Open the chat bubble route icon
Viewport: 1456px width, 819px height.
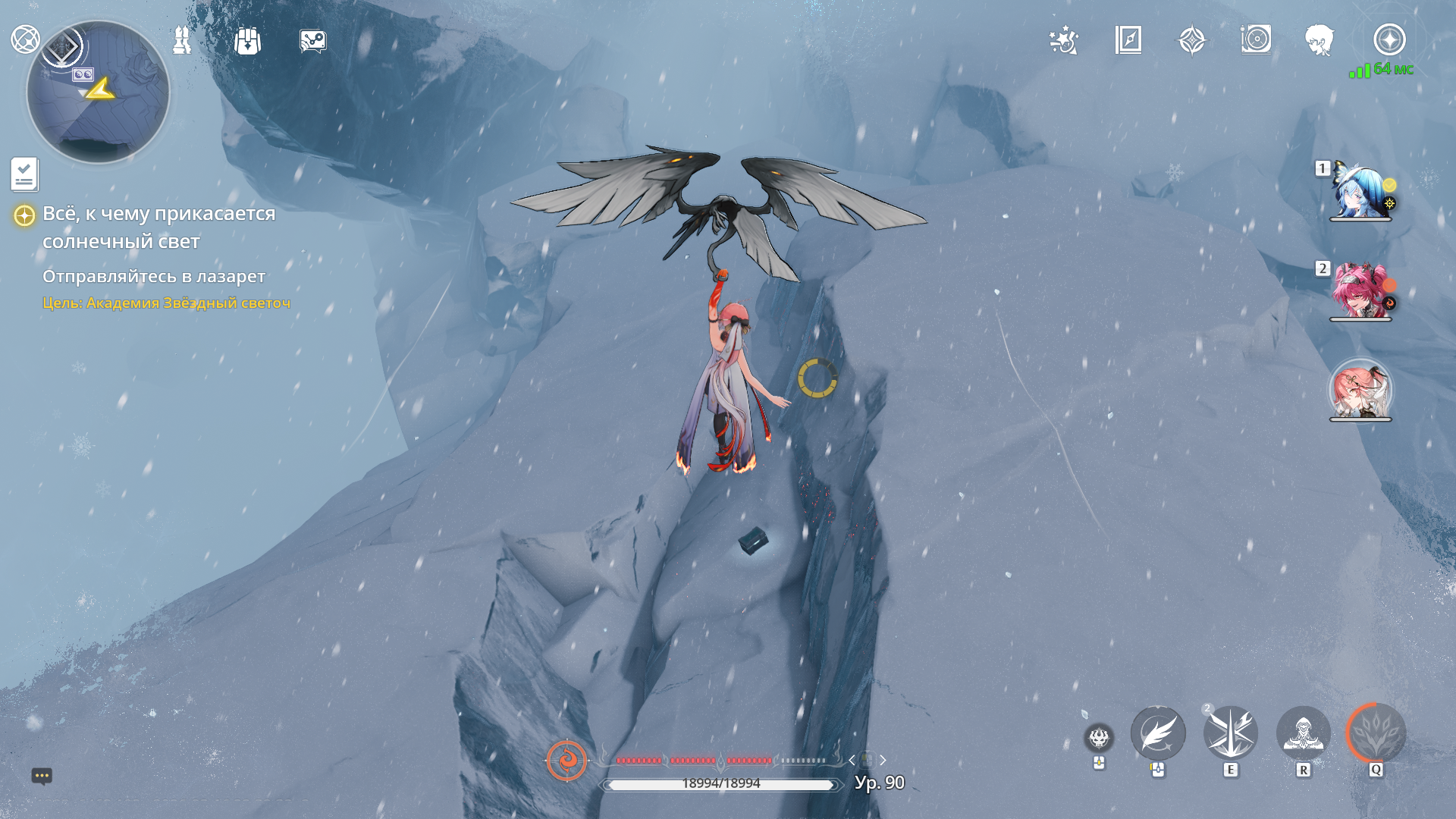[x=312, y=41]
